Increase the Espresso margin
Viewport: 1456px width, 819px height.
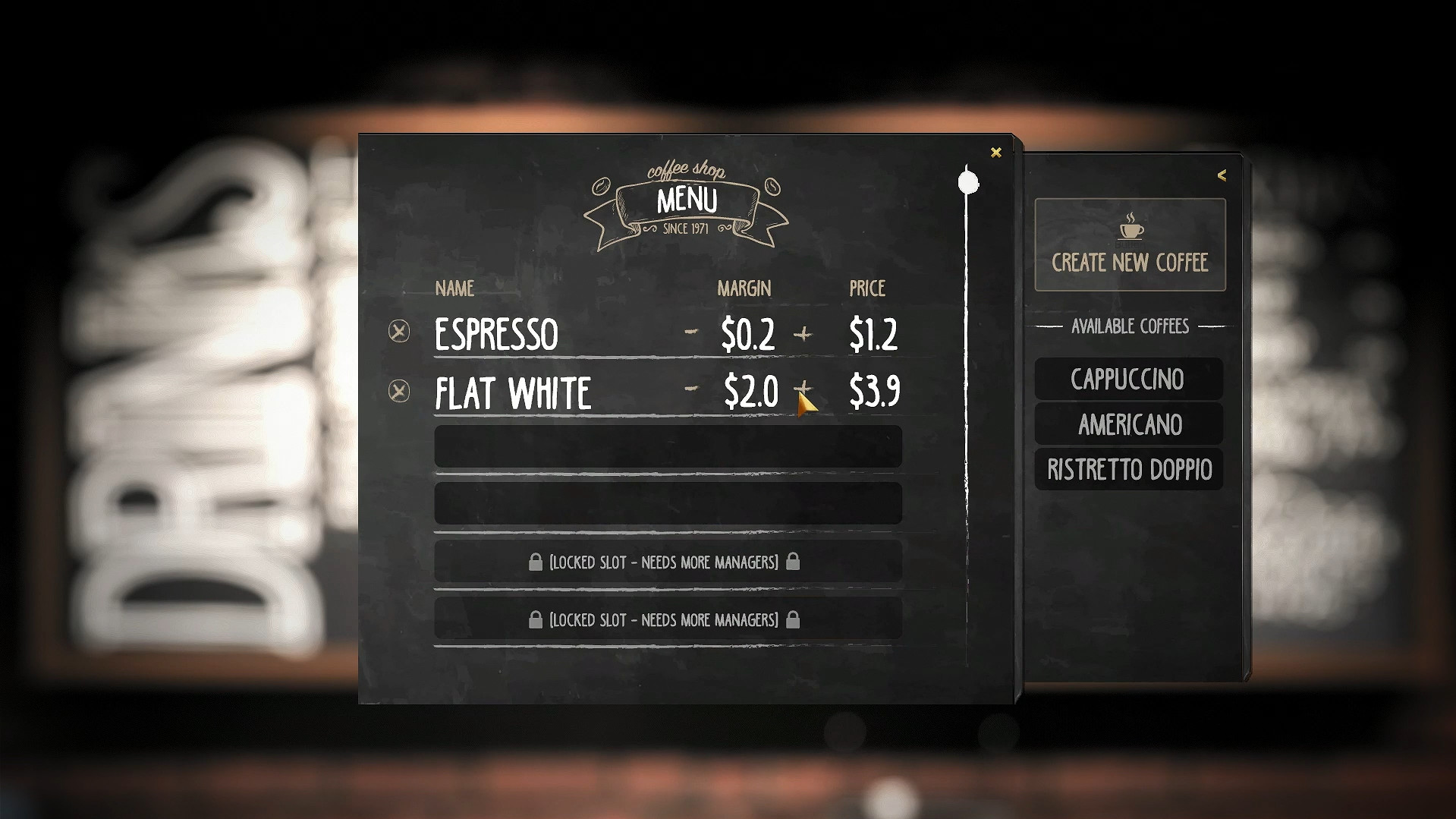(803, 334)
